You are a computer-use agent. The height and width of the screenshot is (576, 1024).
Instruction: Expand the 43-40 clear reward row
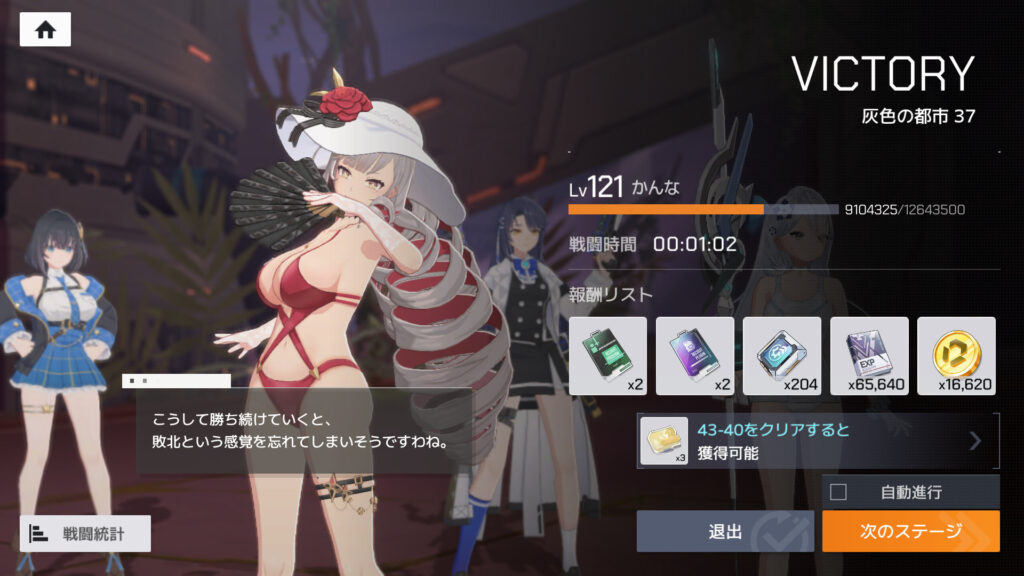click(817, 441)
